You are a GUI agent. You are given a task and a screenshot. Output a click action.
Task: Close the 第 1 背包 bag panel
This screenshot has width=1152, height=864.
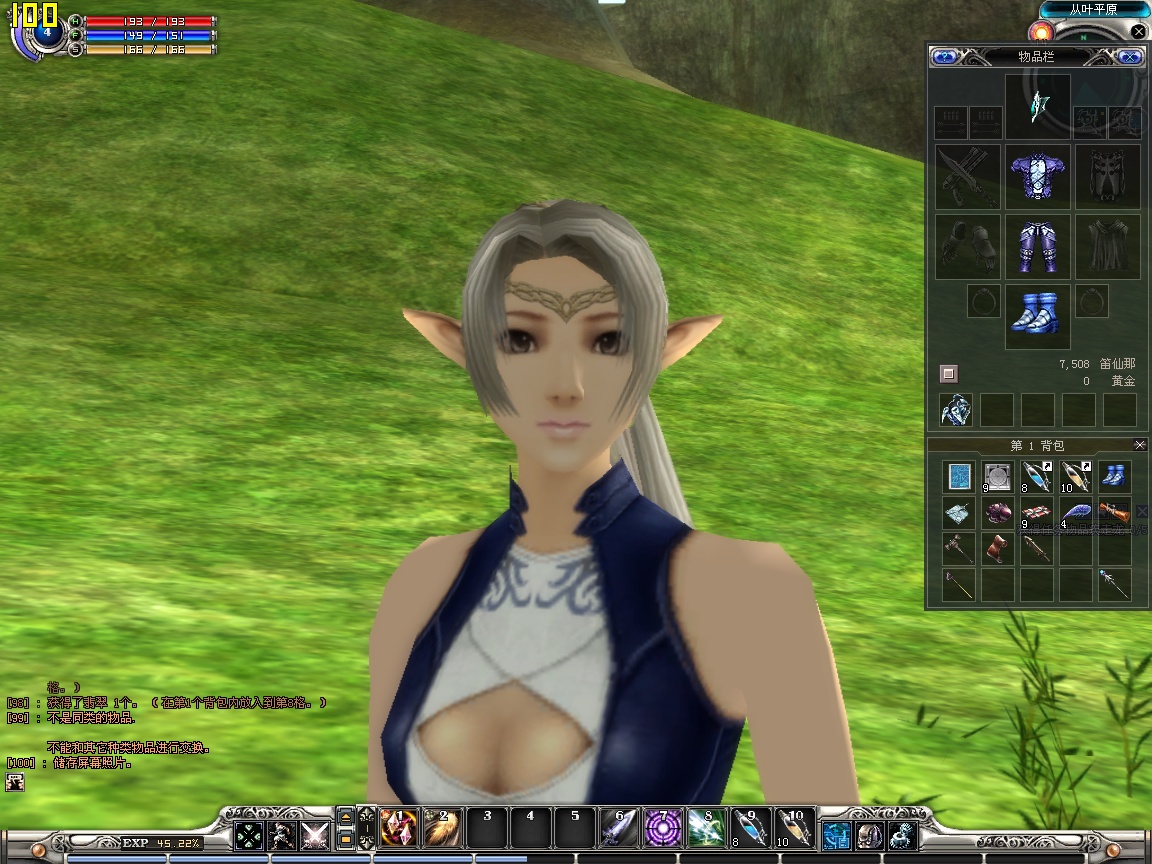(1140, 445)
